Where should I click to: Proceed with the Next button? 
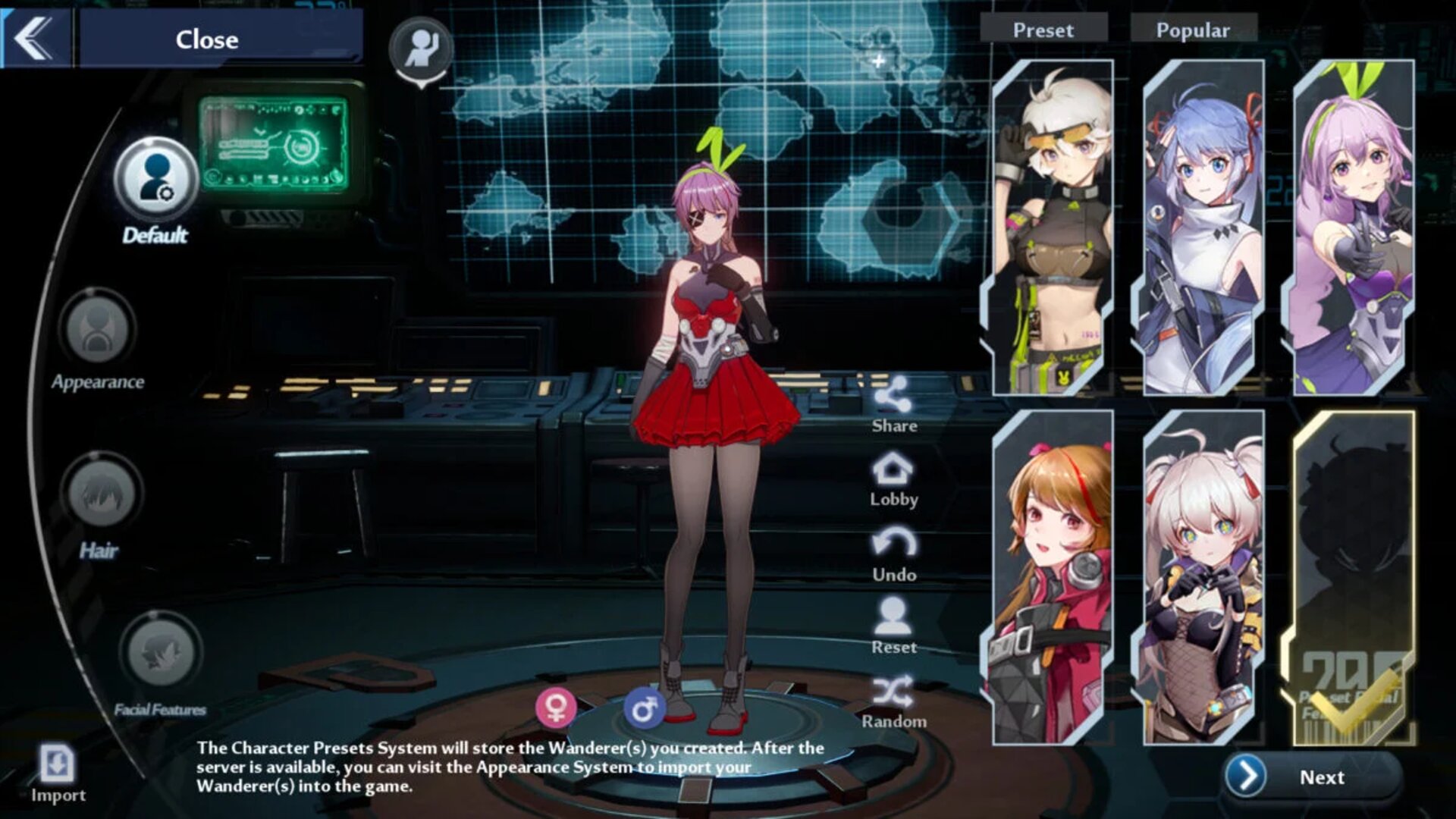pos(1312,777)
